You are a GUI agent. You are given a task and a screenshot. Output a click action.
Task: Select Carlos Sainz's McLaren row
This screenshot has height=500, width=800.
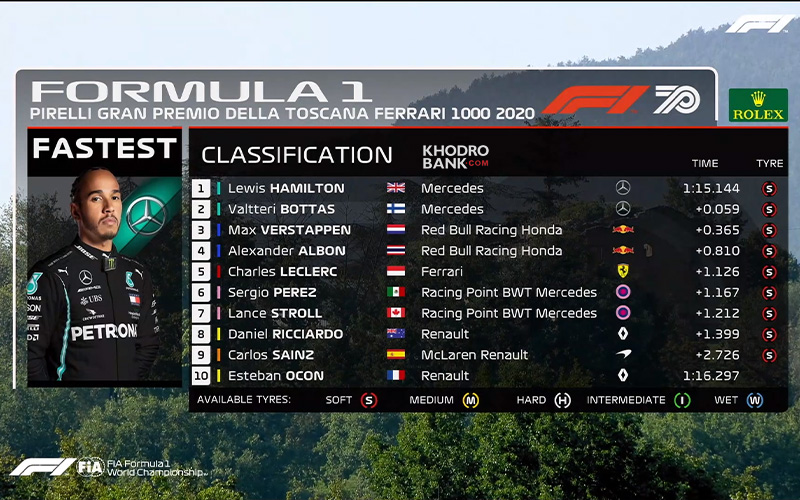point(271,355)
